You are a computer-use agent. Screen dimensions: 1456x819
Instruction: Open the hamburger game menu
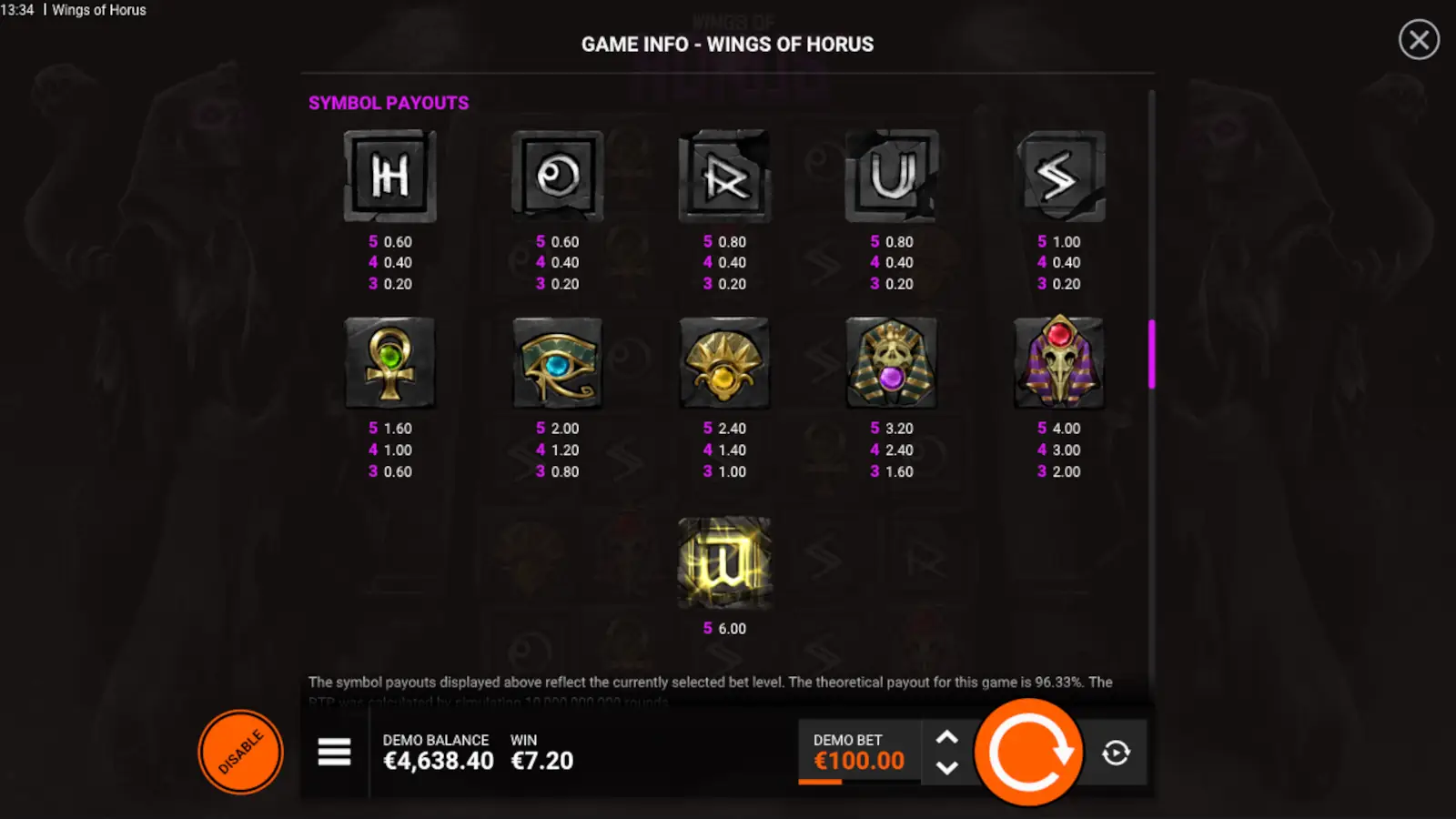pyautogui.click(x=334, y=753)
